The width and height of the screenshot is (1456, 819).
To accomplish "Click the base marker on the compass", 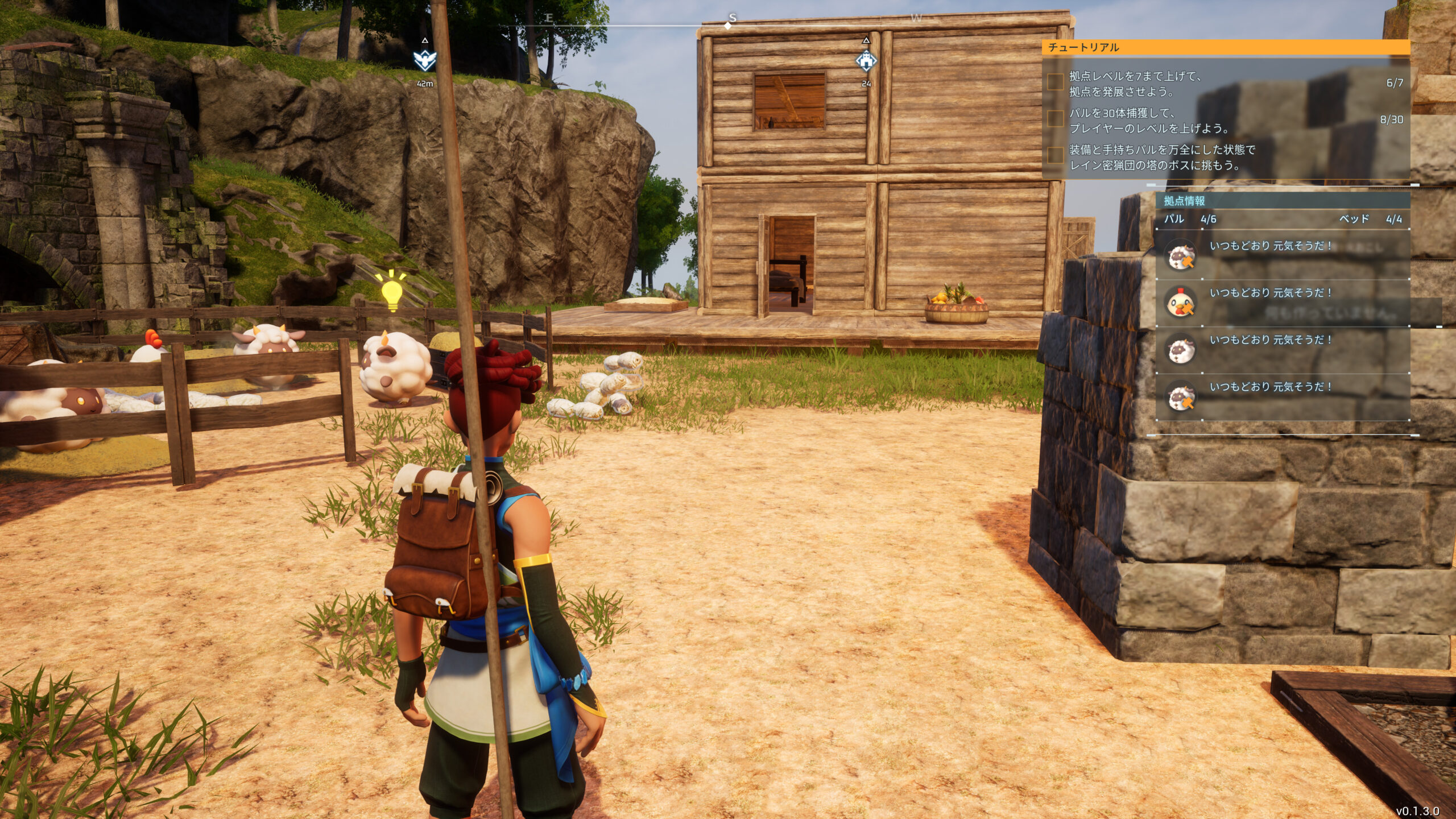I will (866, 60).
